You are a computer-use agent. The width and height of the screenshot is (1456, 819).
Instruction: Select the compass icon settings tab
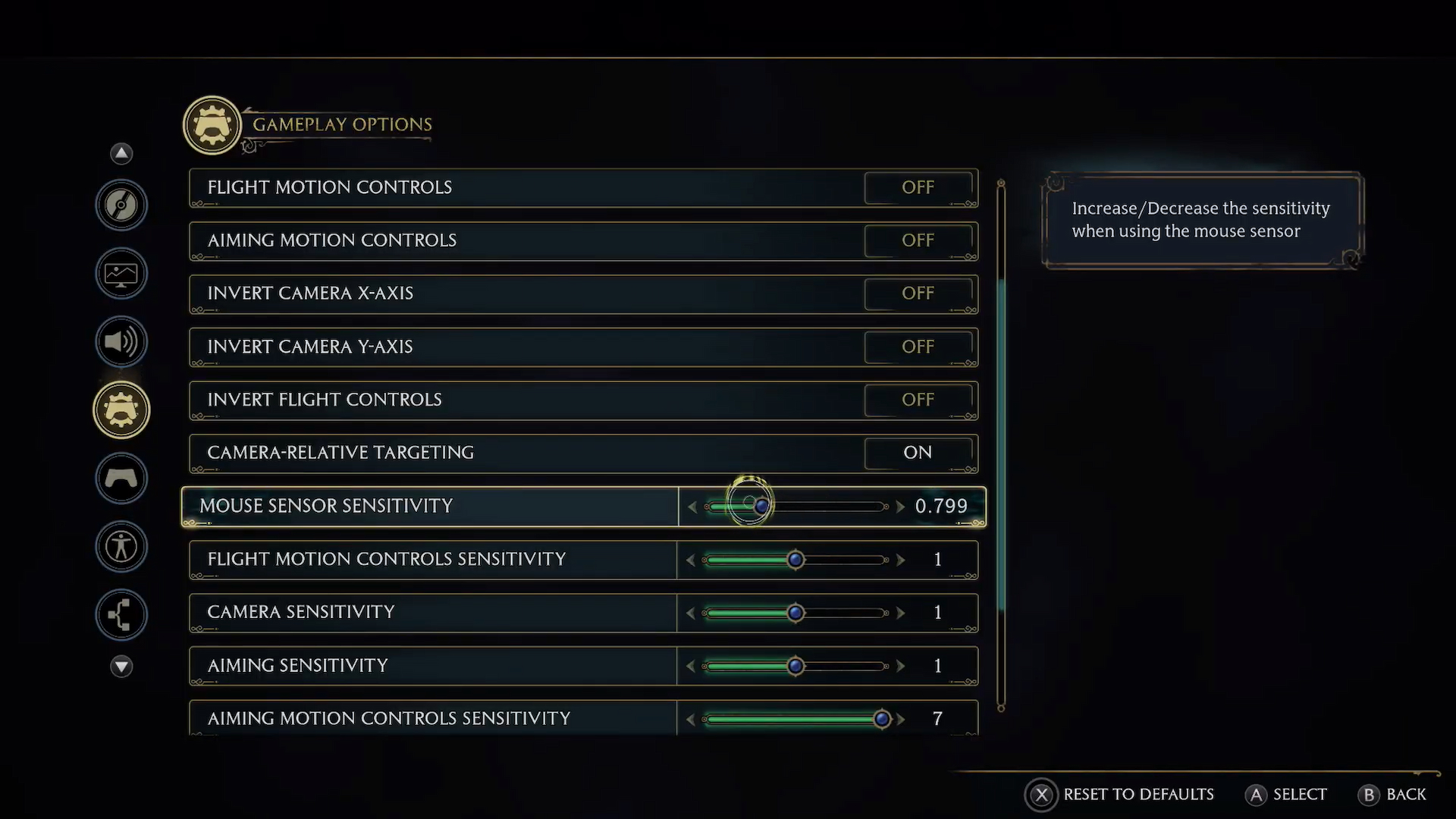121,205
